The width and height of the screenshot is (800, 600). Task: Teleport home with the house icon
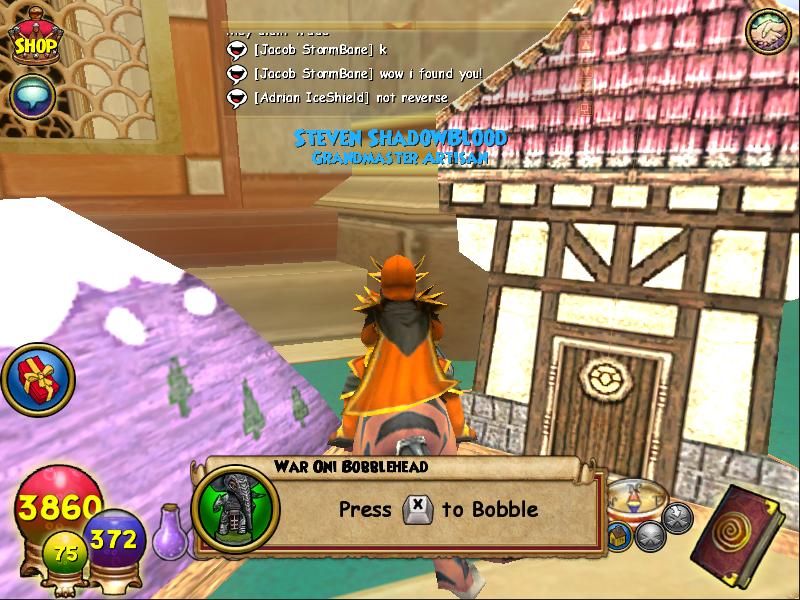point(620,536)
